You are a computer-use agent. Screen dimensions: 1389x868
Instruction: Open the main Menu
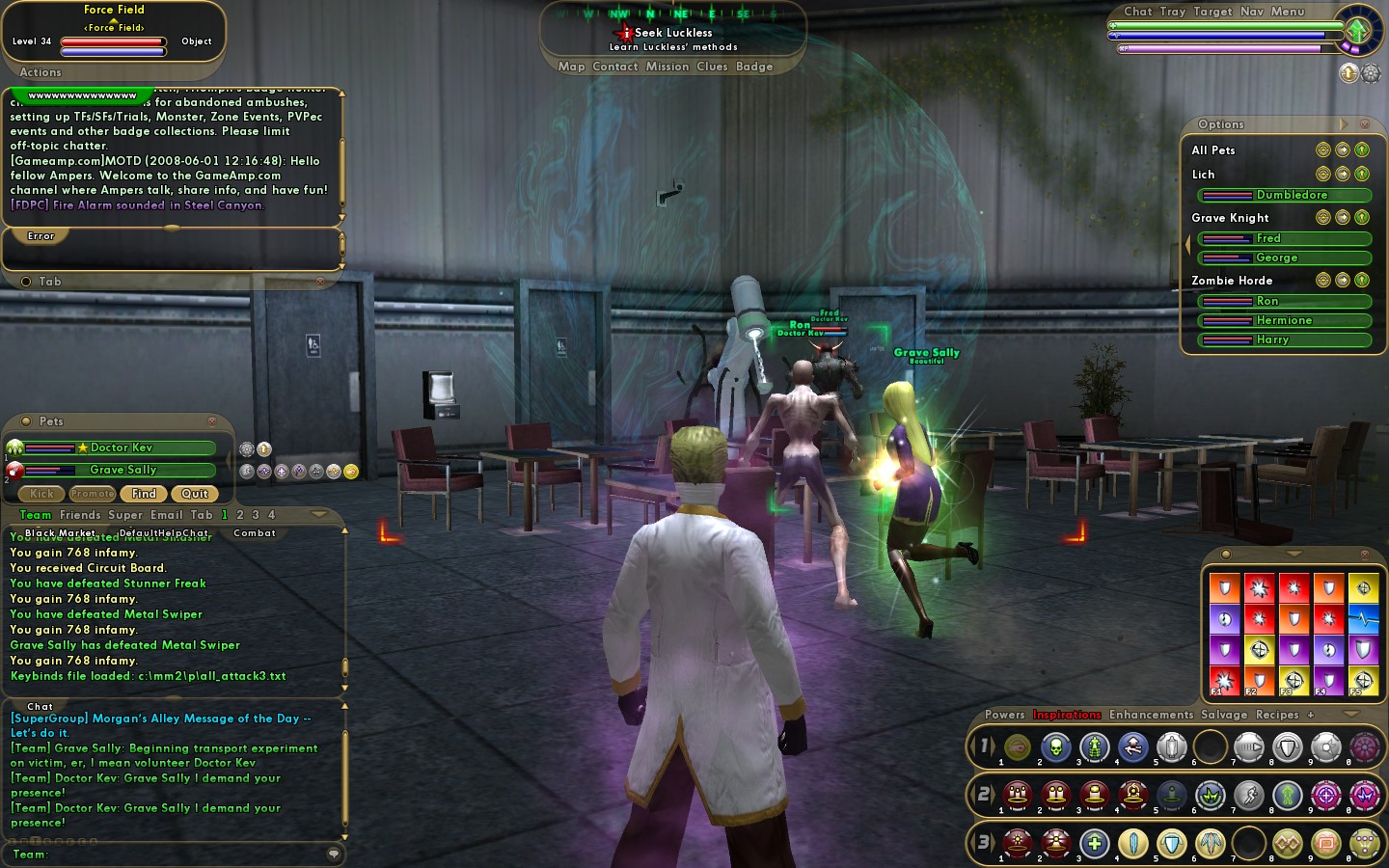click(1288, 12)
